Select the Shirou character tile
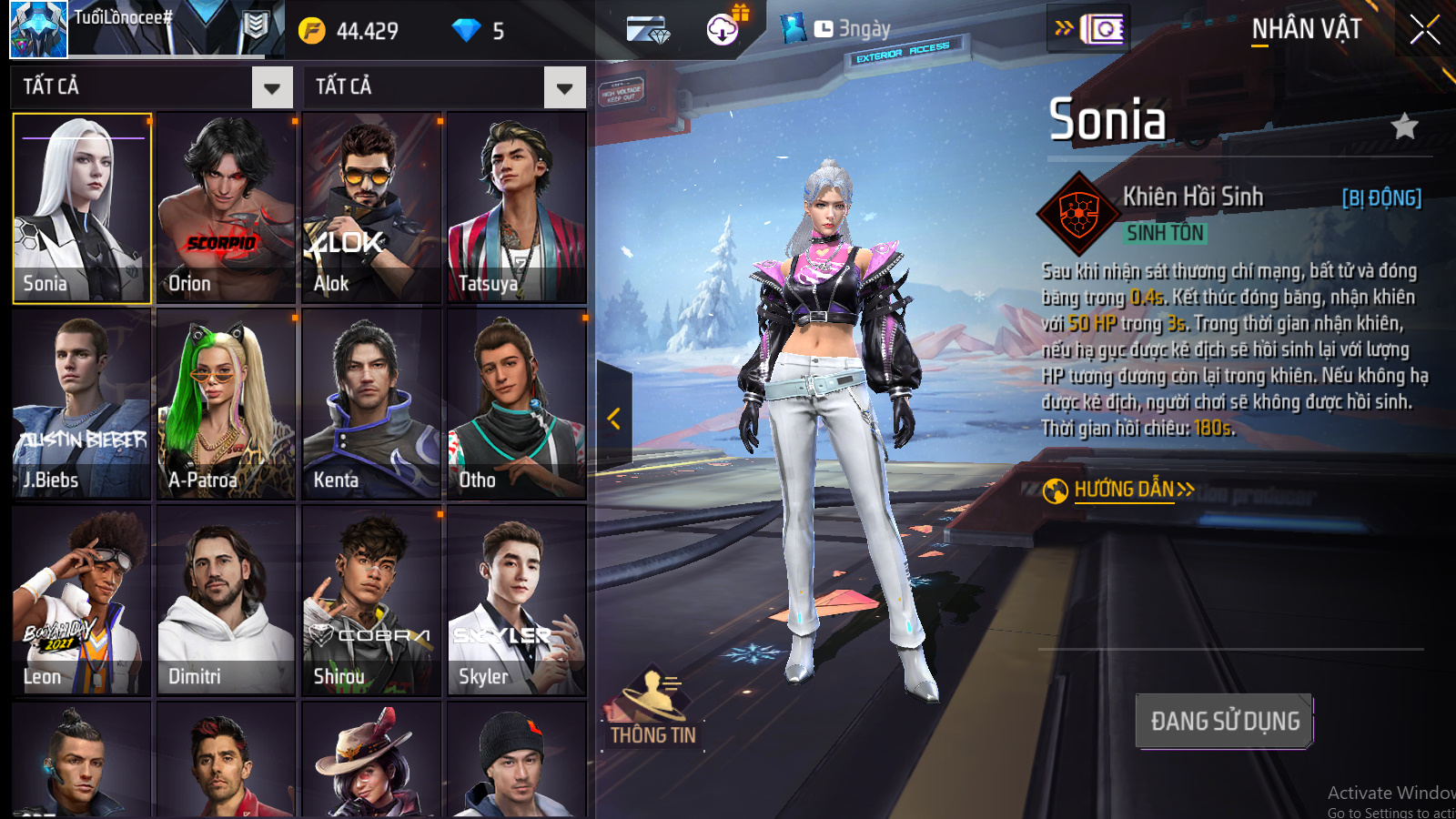This screenshot has width=1456, height=819. click(371, 601)
